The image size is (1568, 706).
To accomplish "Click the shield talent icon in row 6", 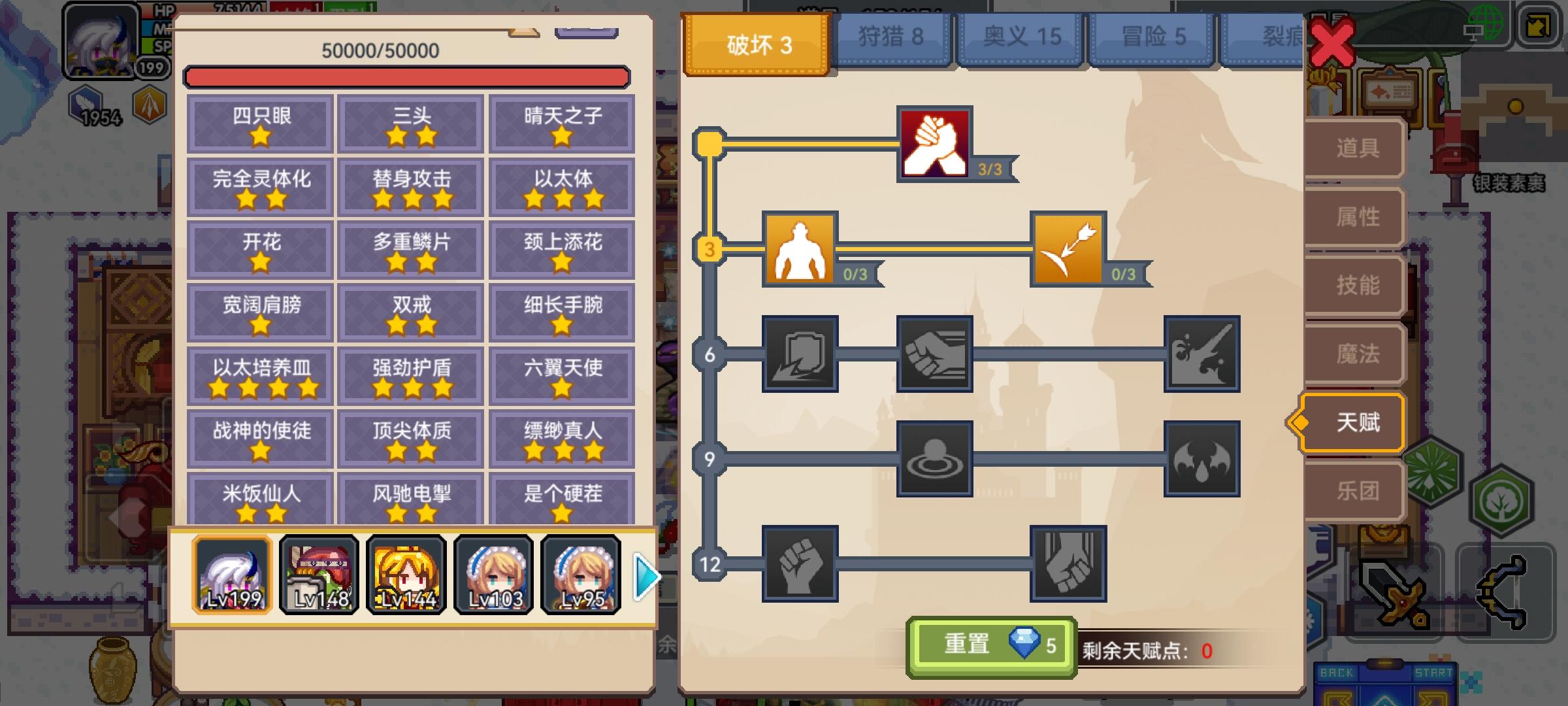I will tap(801, 356).
